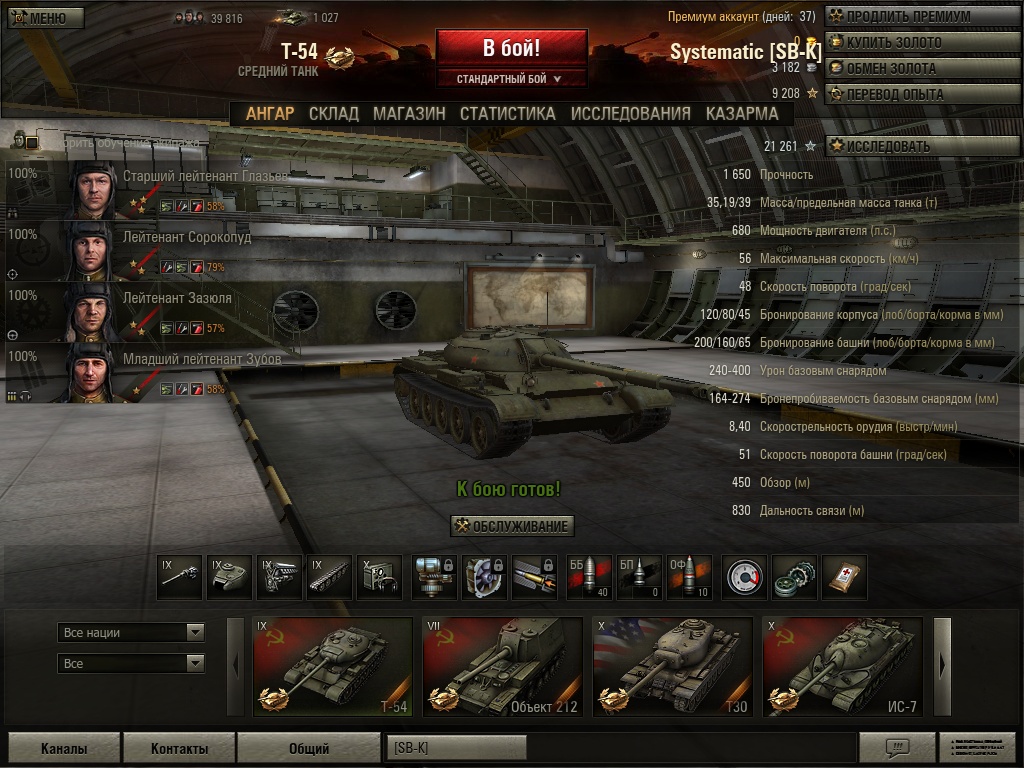Open tank Обслуживание
The height and width of the screenshot is (768, 1024).
coord(512,526)
